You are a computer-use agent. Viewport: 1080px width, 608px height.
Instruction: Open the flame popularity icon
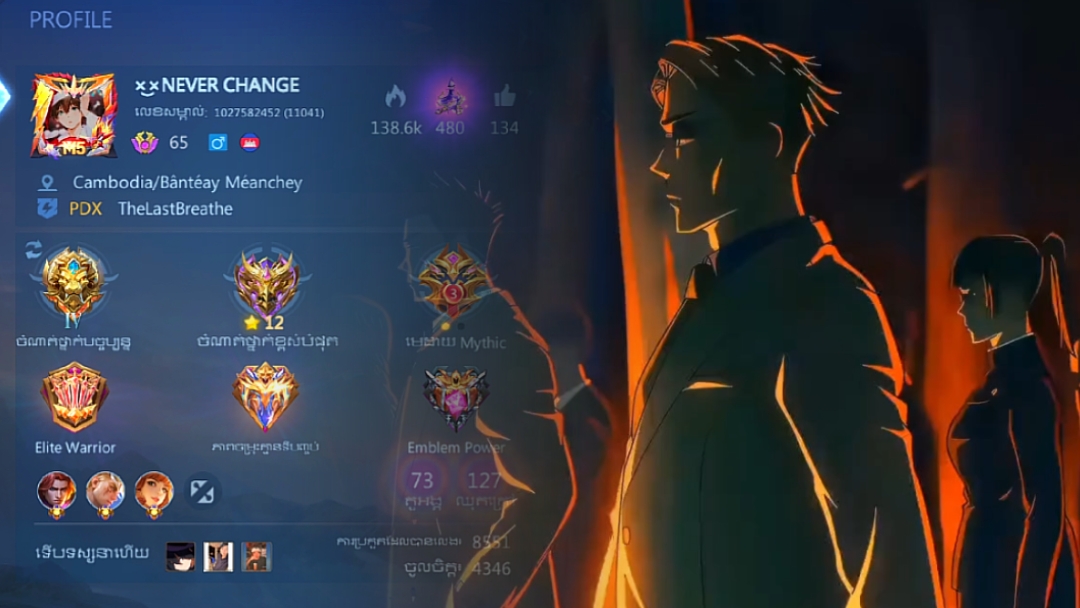(x=395, y=97)
